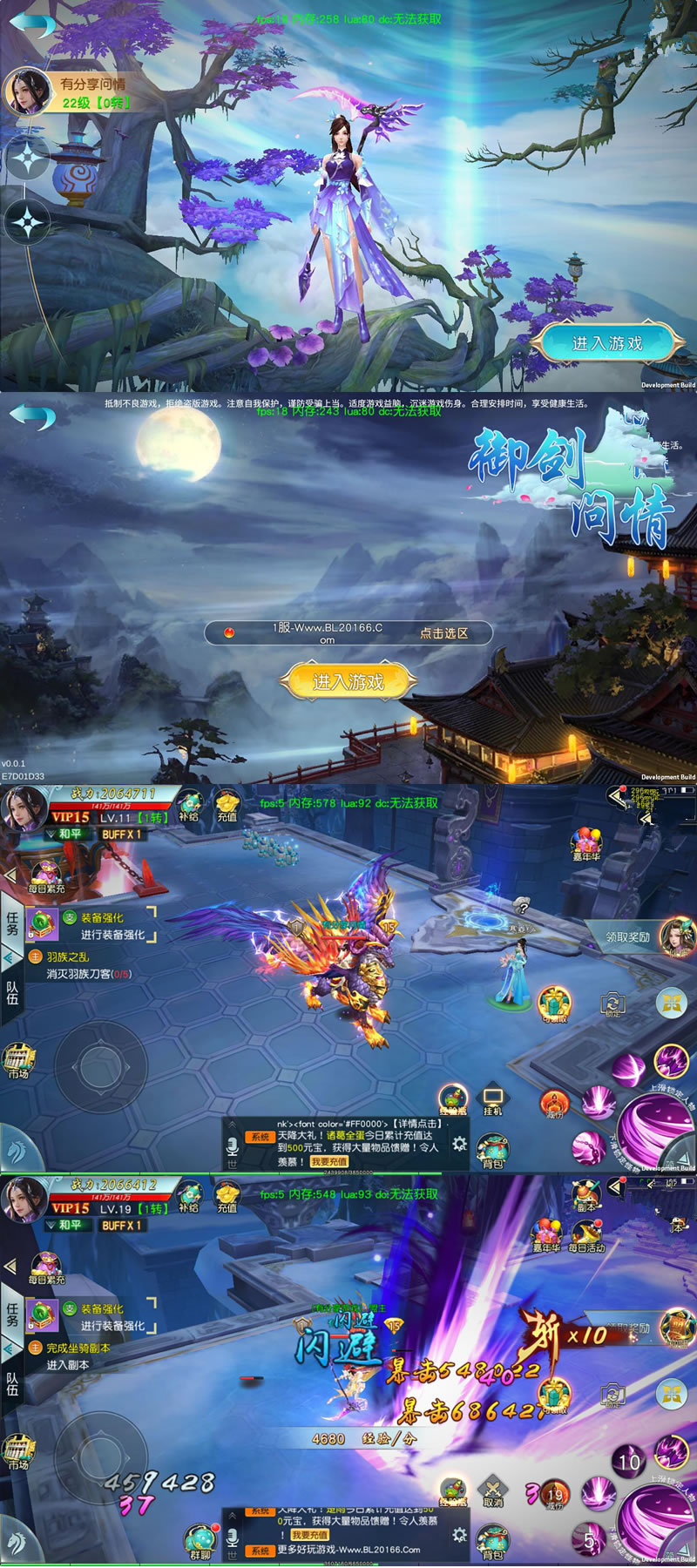Toggle auto-battle with the 挂机 icon
The image size is (697, 1568).
point(493,1099)
